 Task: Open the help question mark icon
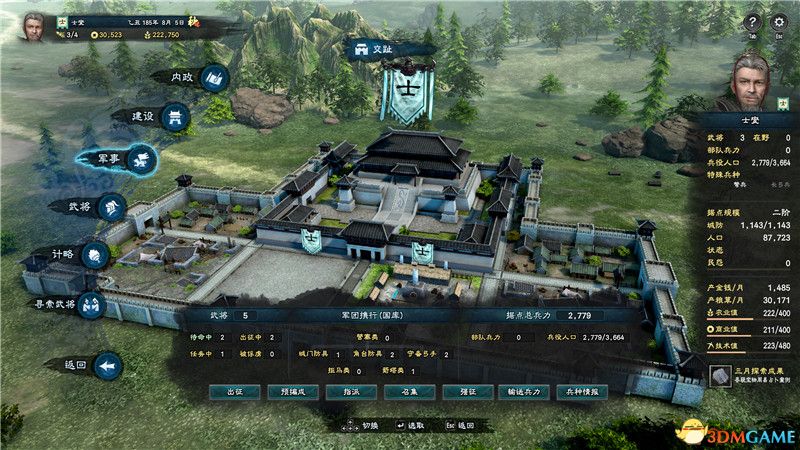pos(752,22)
